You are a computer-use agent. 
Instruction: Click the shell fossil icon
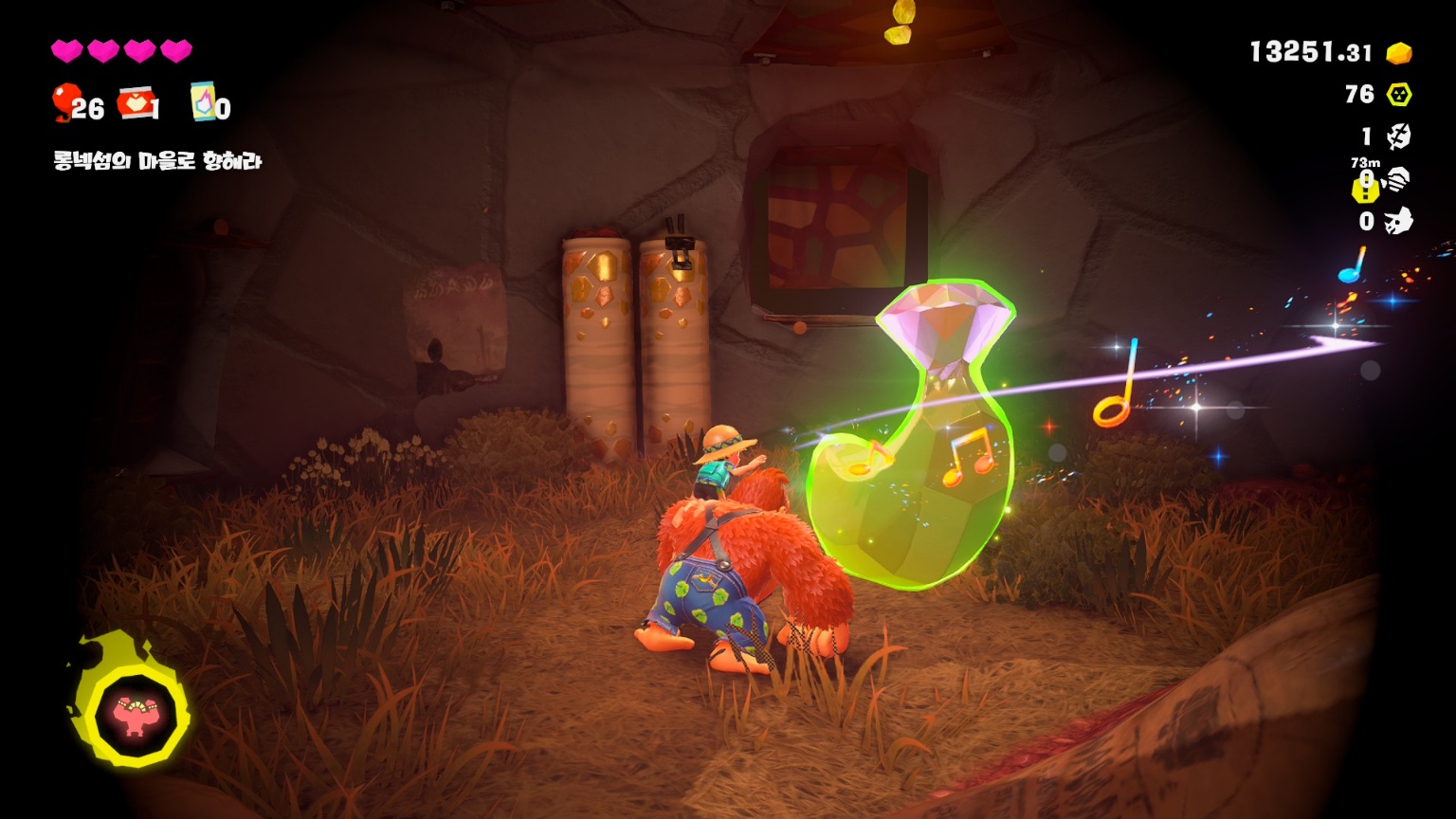pos(1398,178)
